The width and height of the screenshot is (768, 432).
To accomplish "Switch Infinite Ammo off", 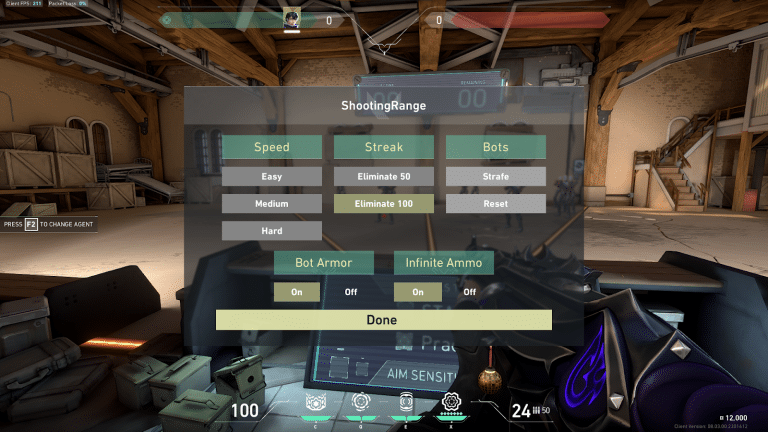I will [x=470, y=292].
